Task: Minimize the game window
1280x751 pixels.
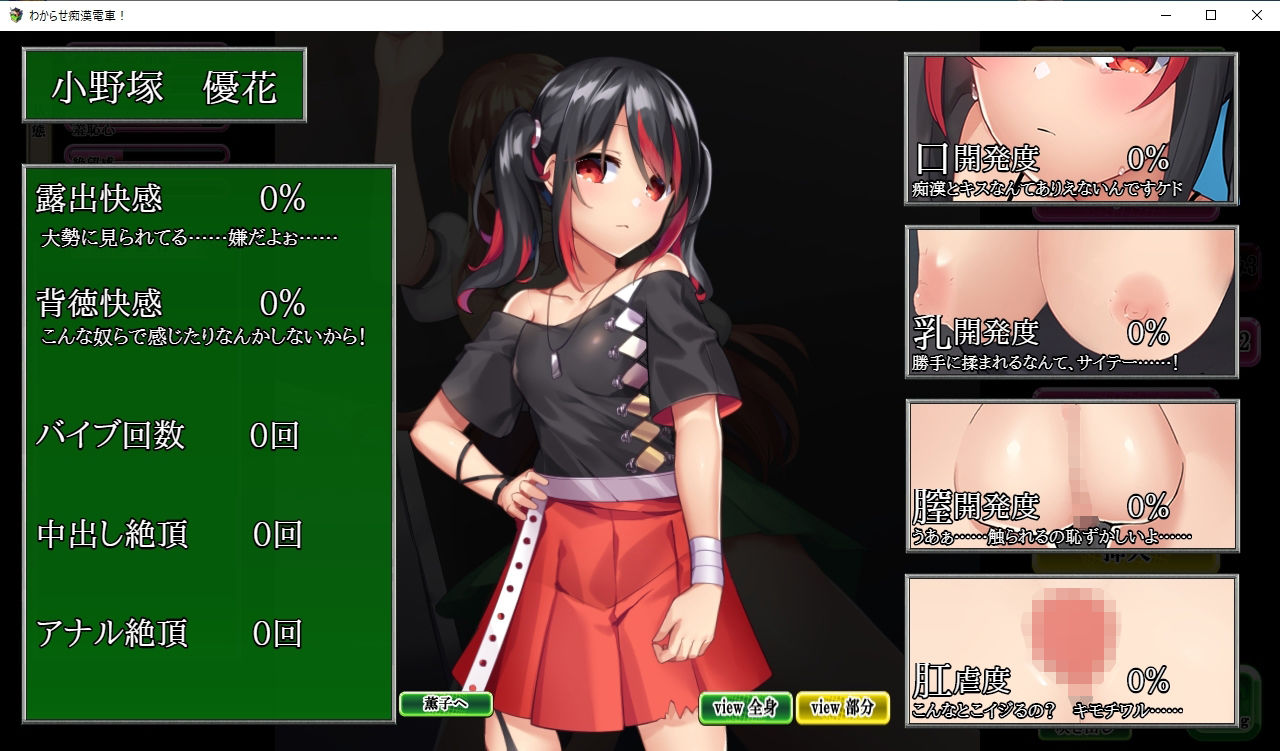Action: [1165, 15]
